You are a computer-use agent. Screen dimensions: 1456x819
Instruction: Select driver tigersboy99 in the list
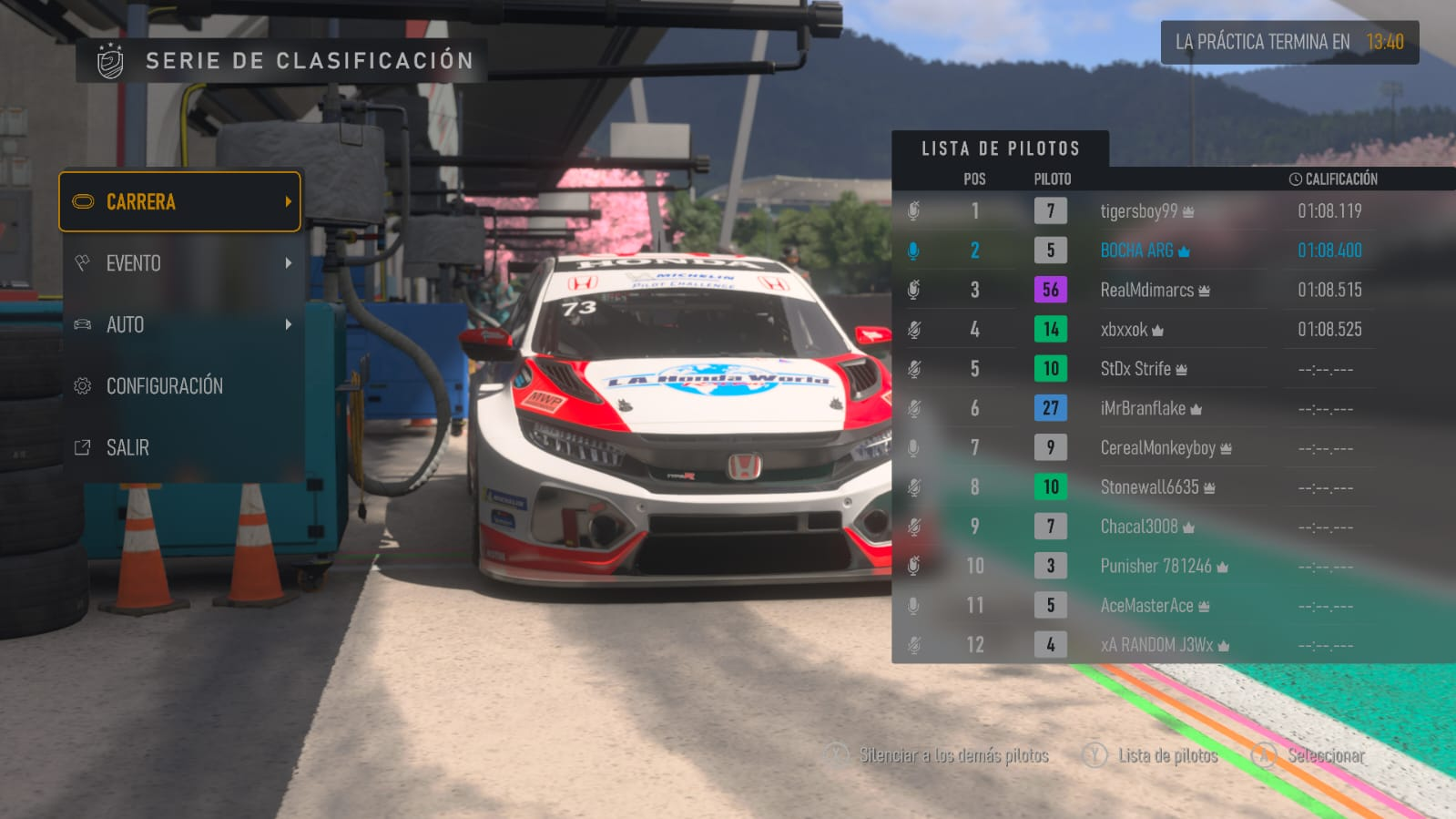(x=1138, y=211)
